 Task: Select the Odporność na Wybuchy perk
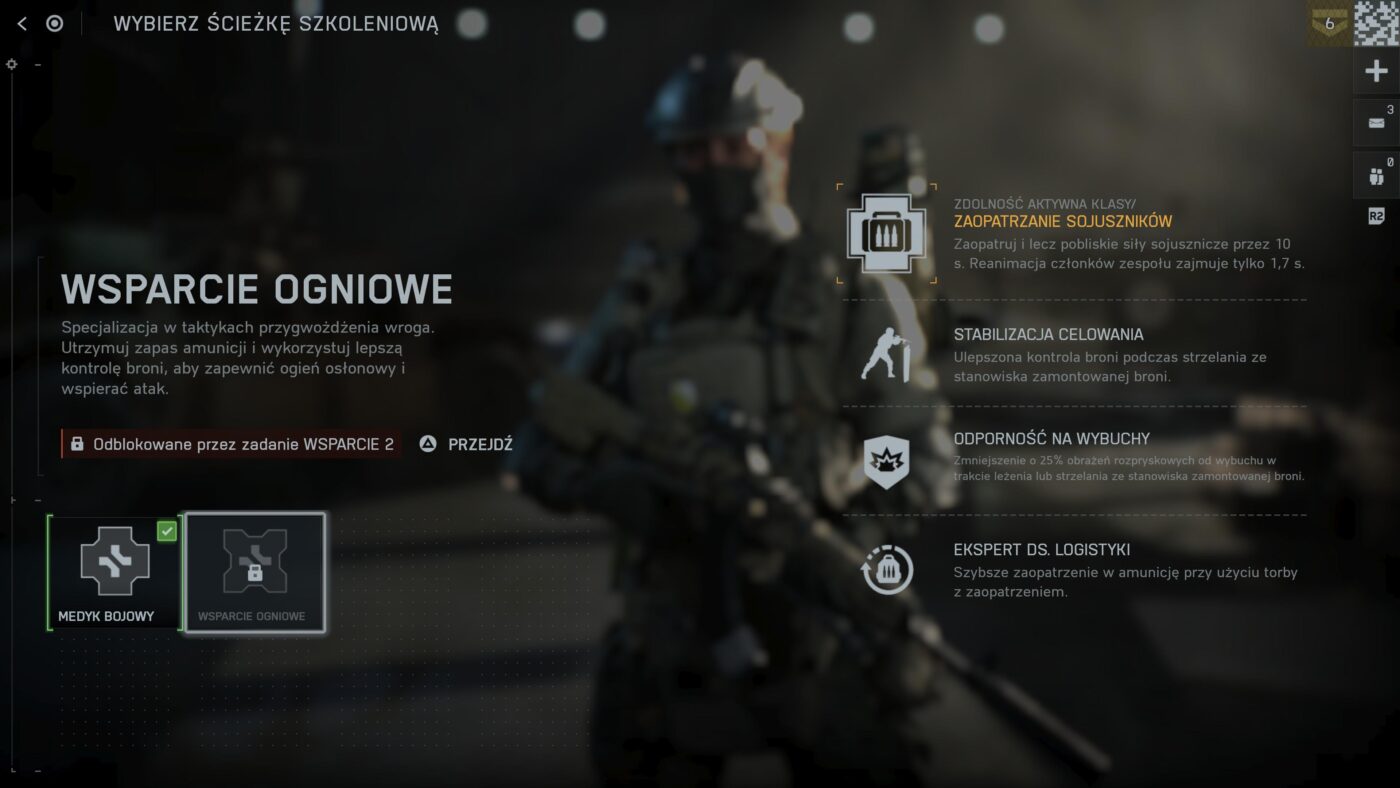pyautogui.click(x=886, y=462)
